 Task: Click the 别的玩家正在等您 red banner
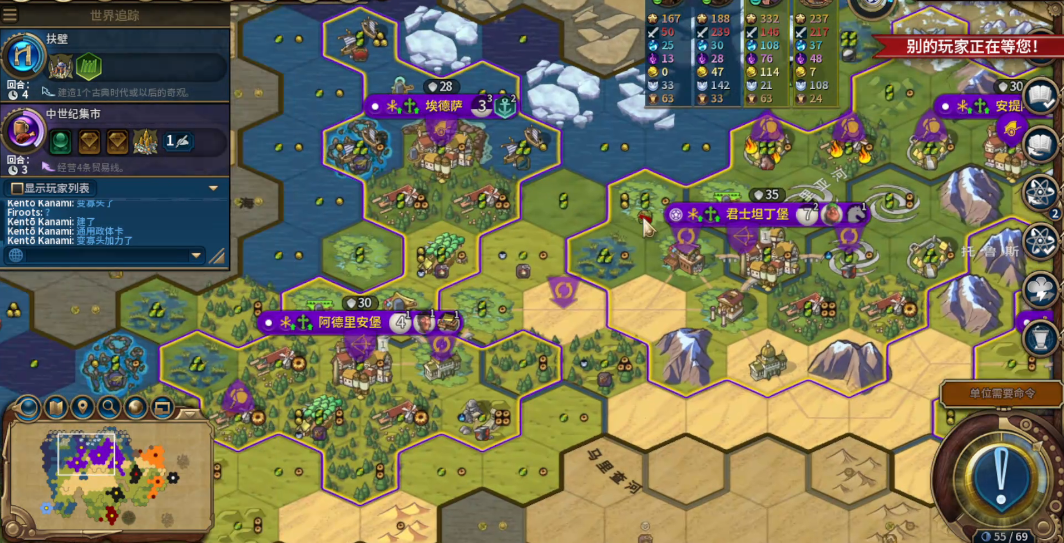(x=967, y=46)
